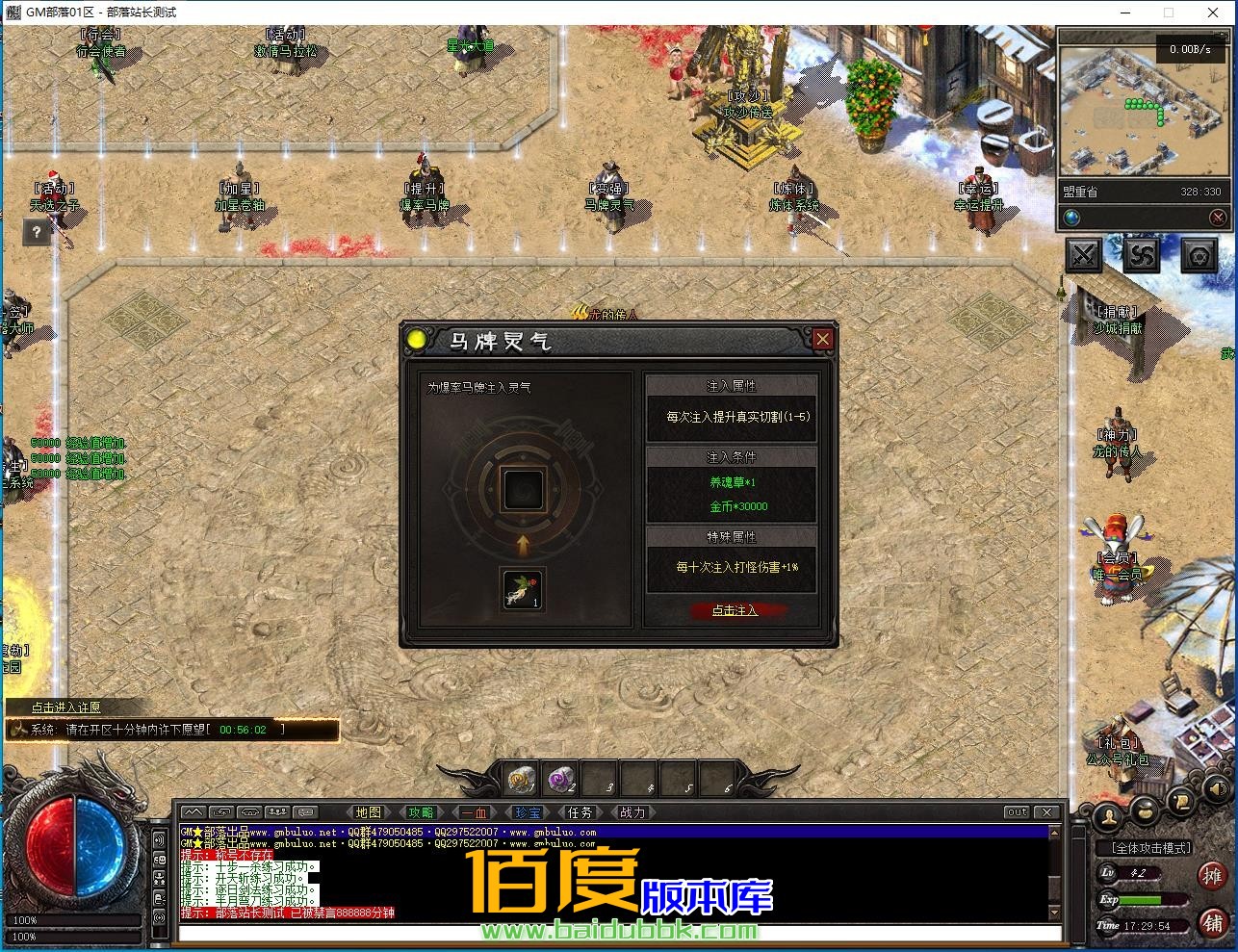Click the hexagonal emblem icon below the minimap
Screen dimensions: 1238x952
tap(1199, 255)
